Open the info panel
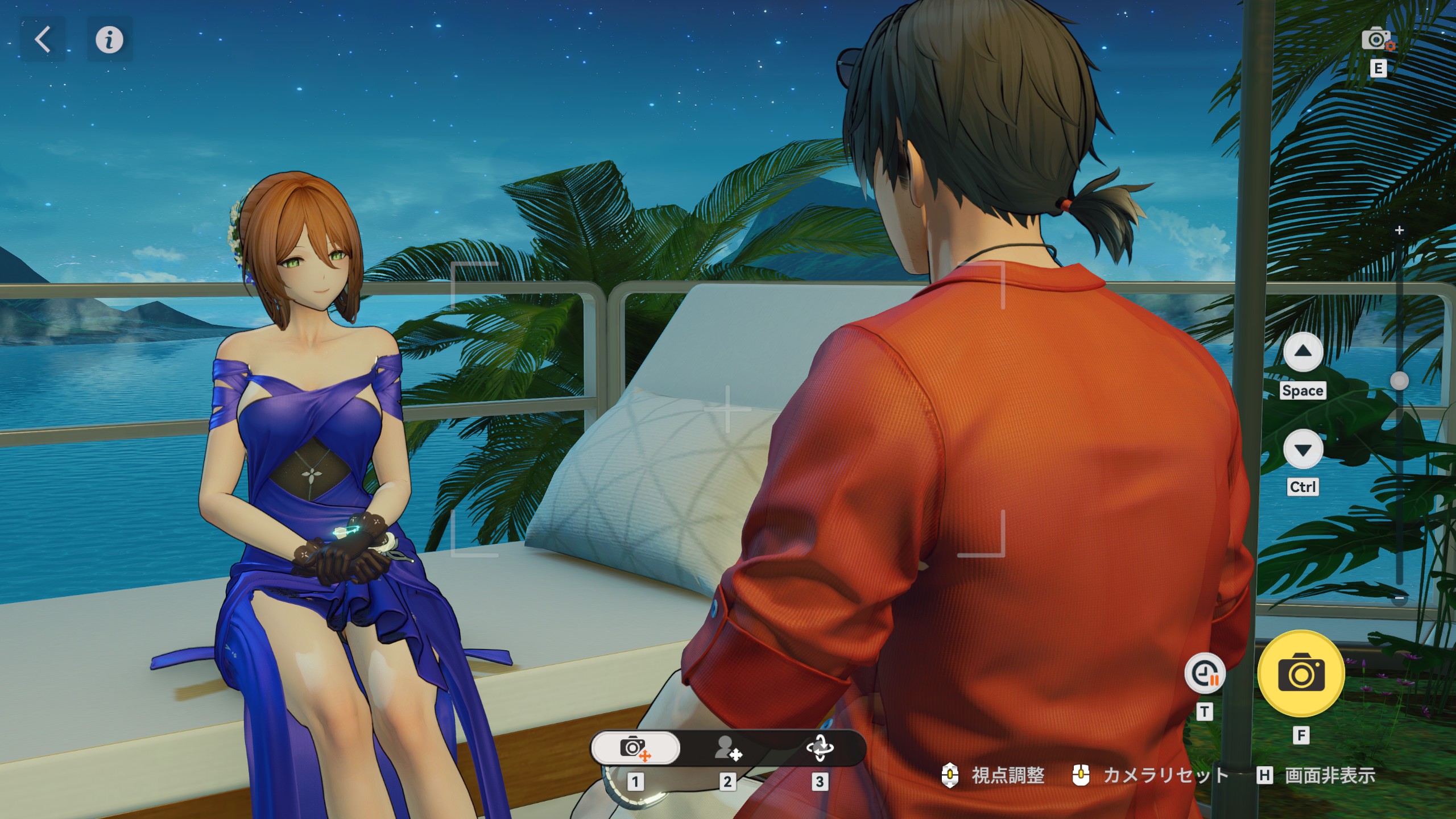1456x819 pixels. tap(109, 40)
